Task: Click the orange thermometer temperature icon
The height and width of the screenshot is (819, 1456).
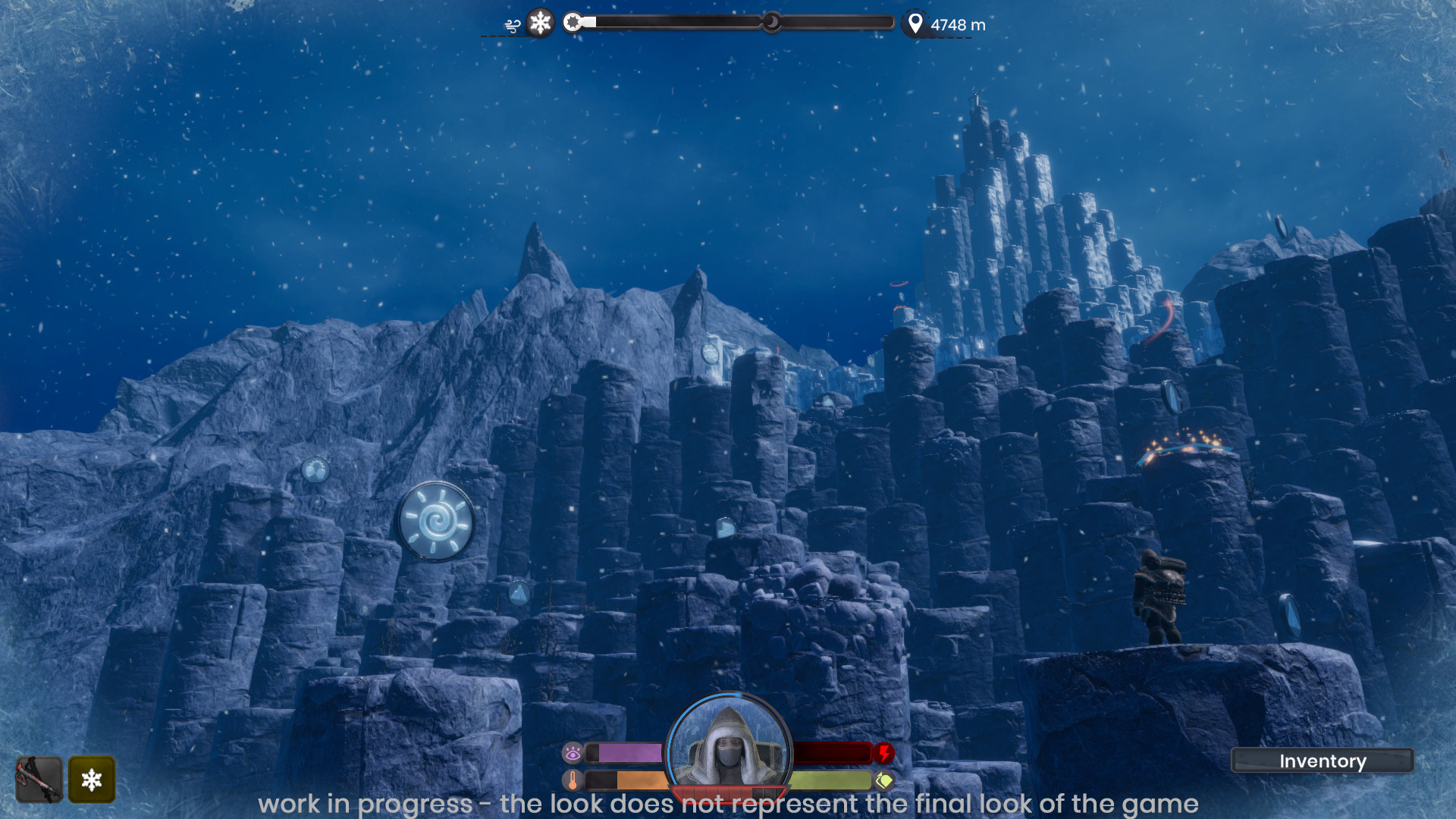Action: point(573,780)
